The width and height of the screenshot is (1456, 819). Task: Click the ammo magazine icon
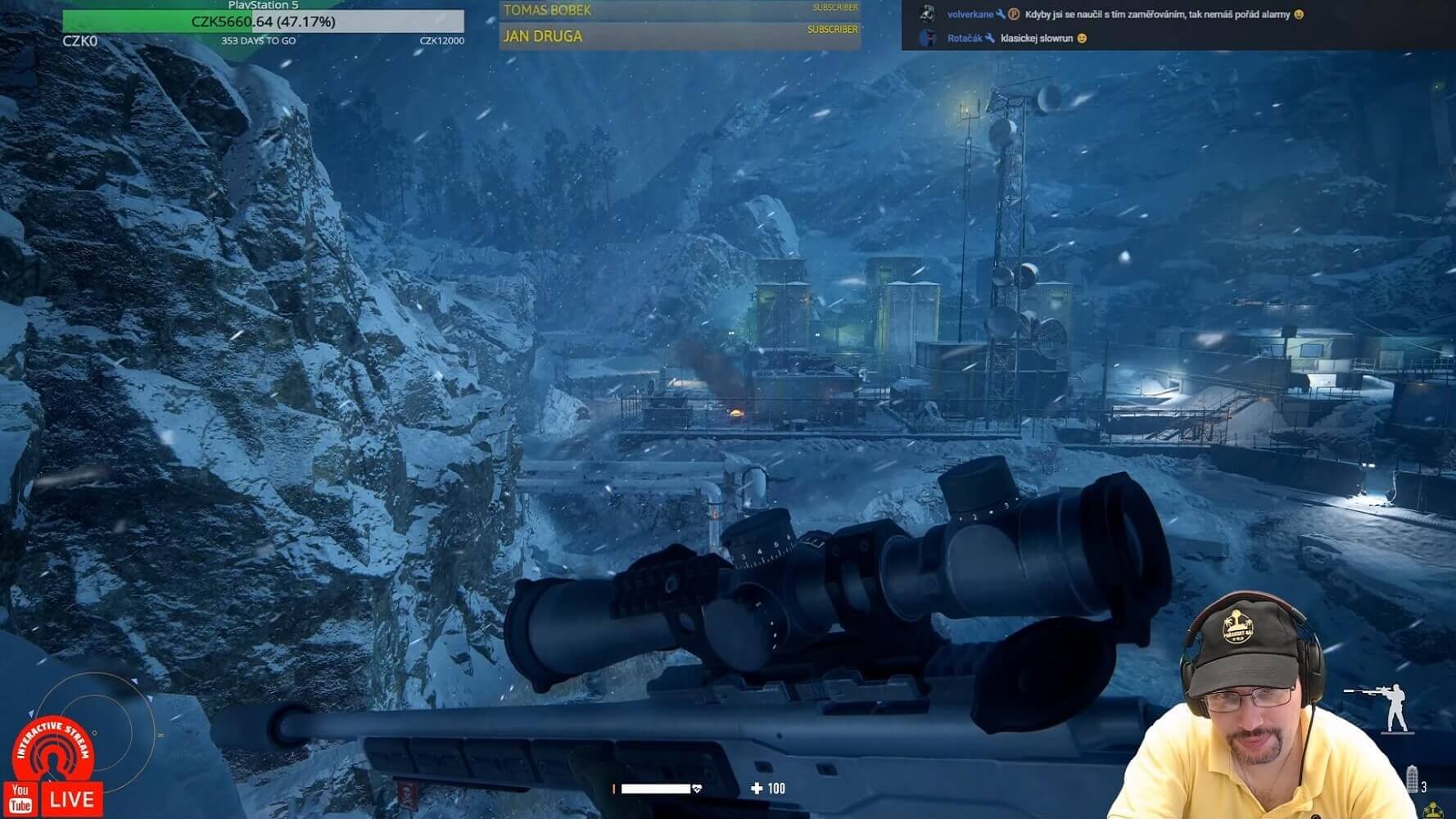1412,780
